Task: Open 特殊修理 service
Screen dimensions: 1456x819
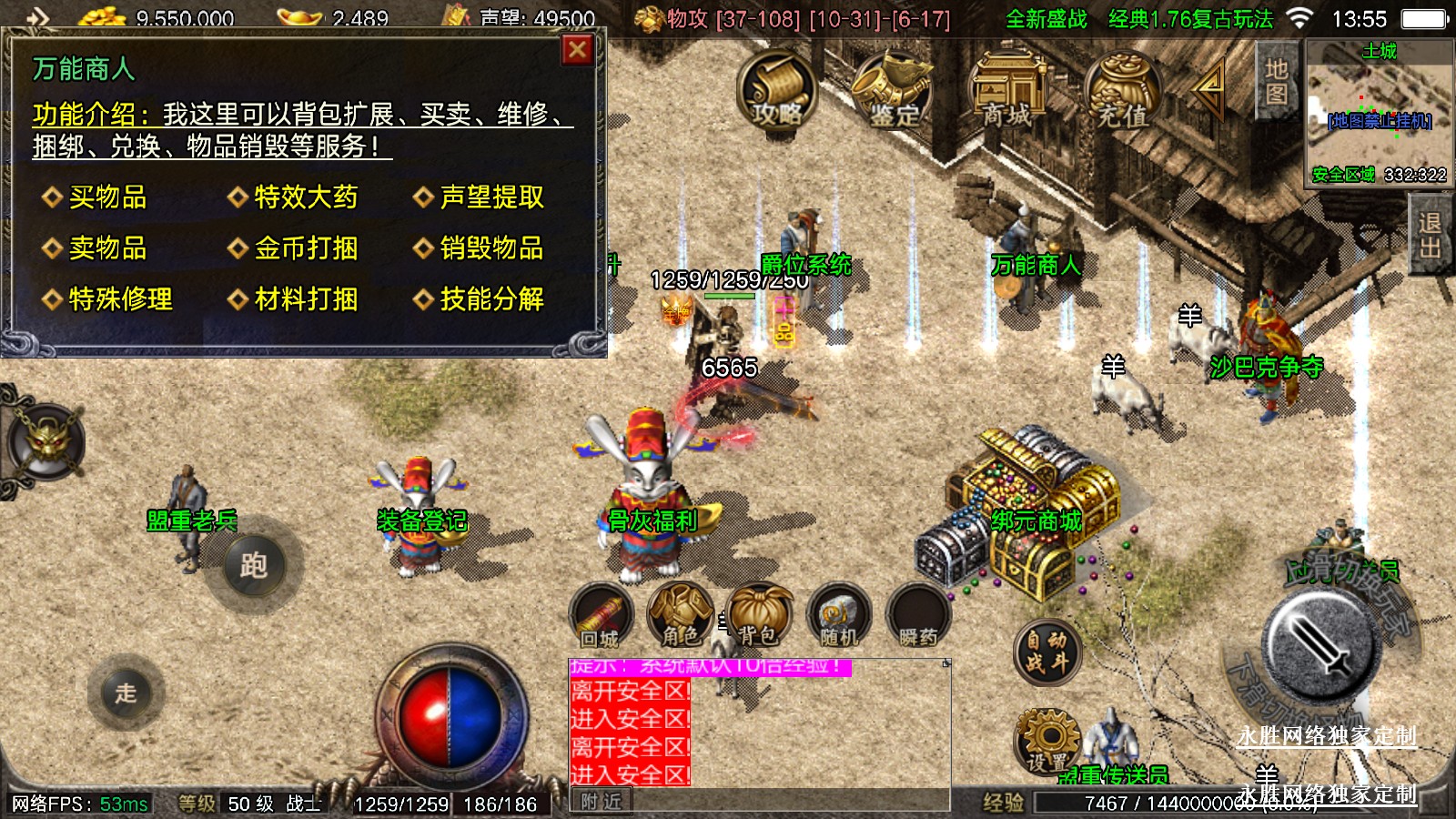Action: (x=120, y=299)
